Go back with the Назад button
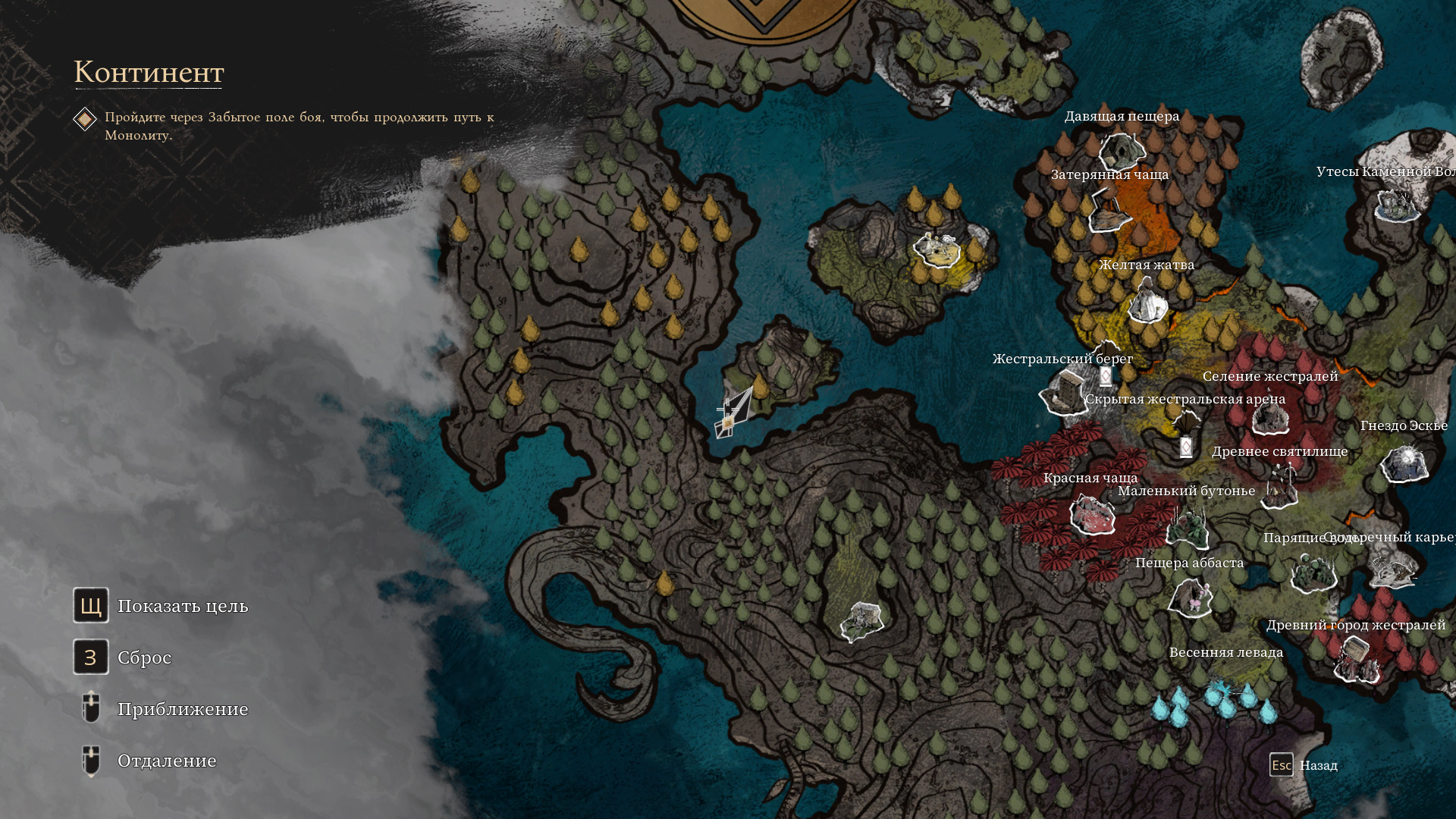Viewport: 1456px width, 819px height. click(x=1282, y=765)
